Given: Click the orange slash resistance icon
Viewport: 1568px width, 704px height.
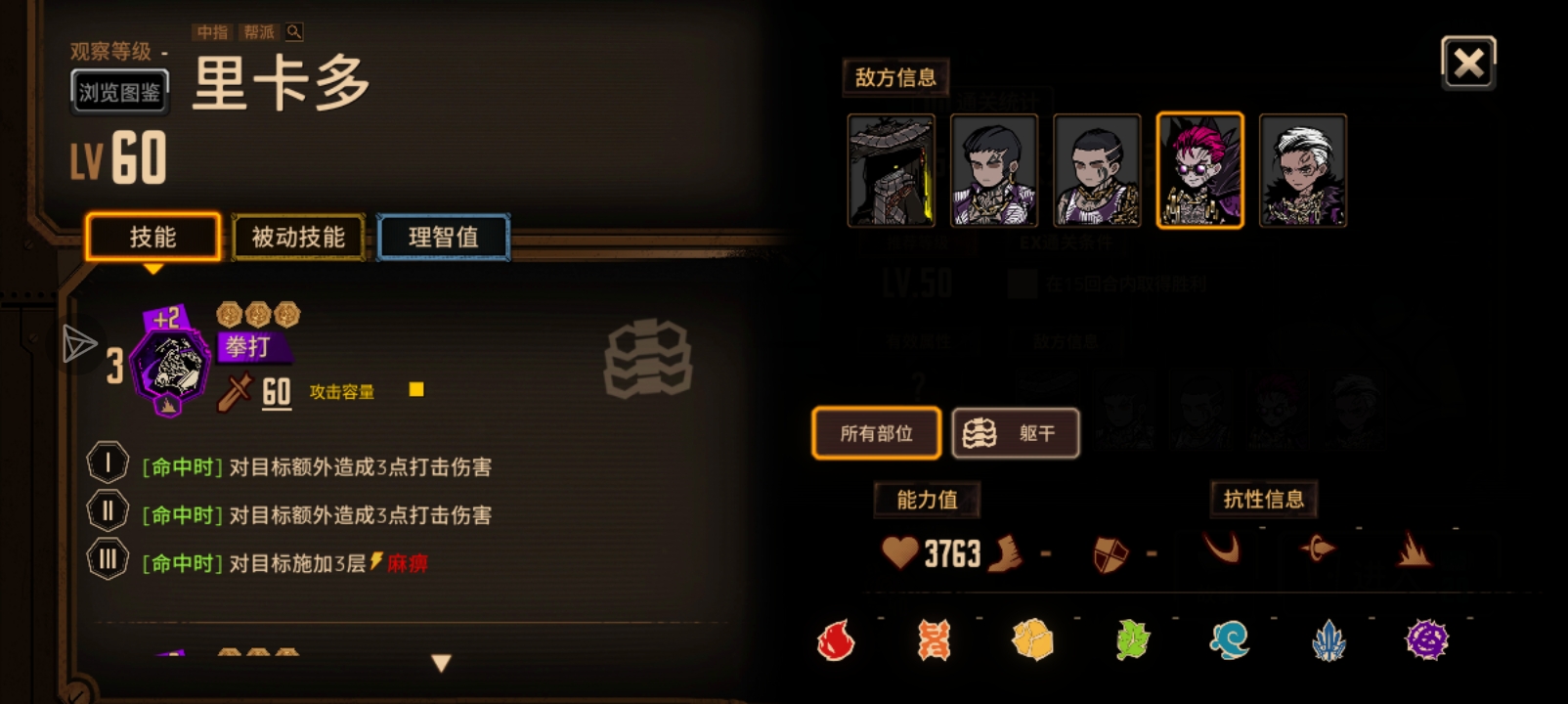Looking at the screenshot, I should tap(934, 640).
